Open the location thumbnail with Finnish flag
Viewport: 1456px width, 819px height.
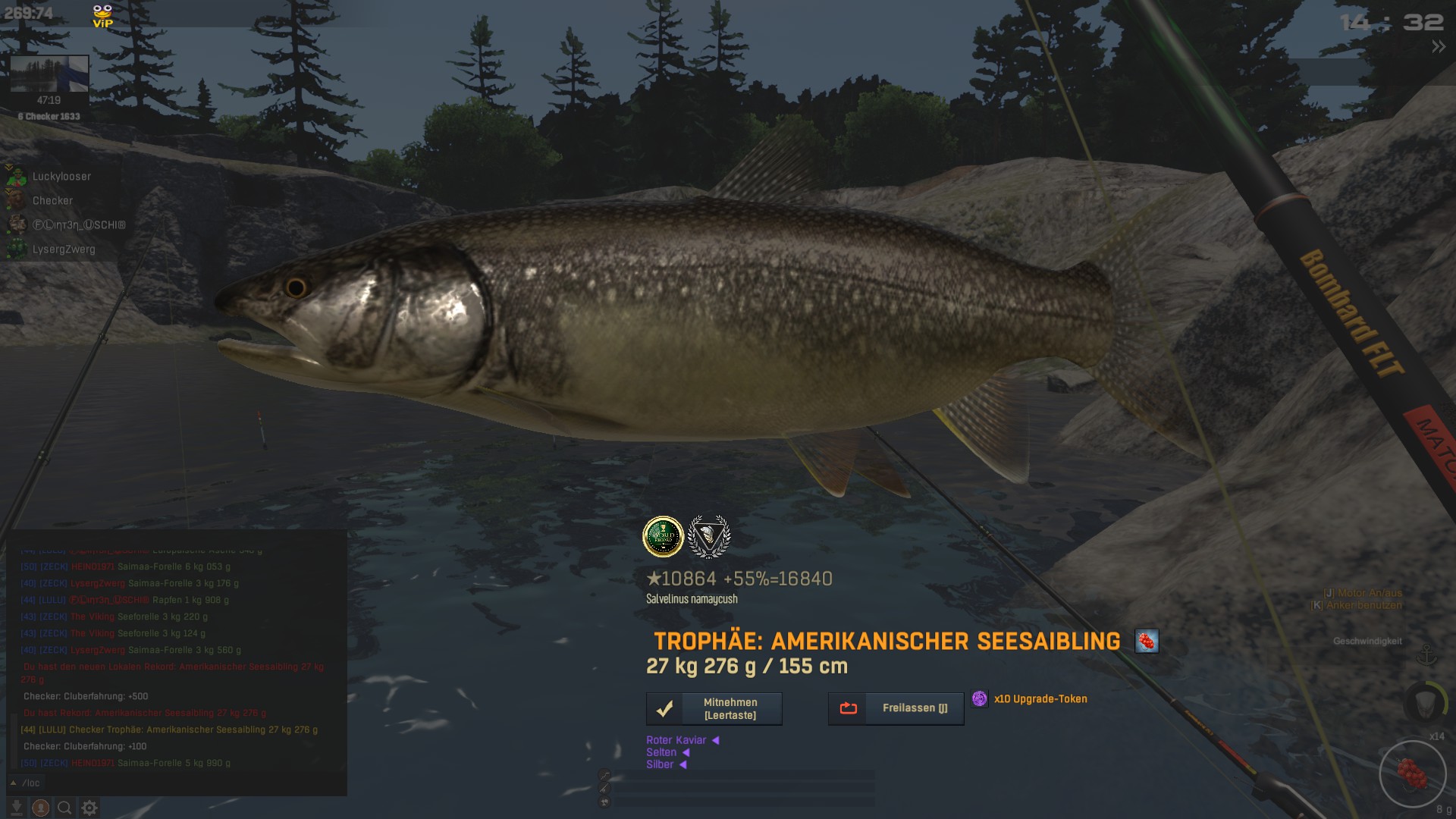(49, 74)
